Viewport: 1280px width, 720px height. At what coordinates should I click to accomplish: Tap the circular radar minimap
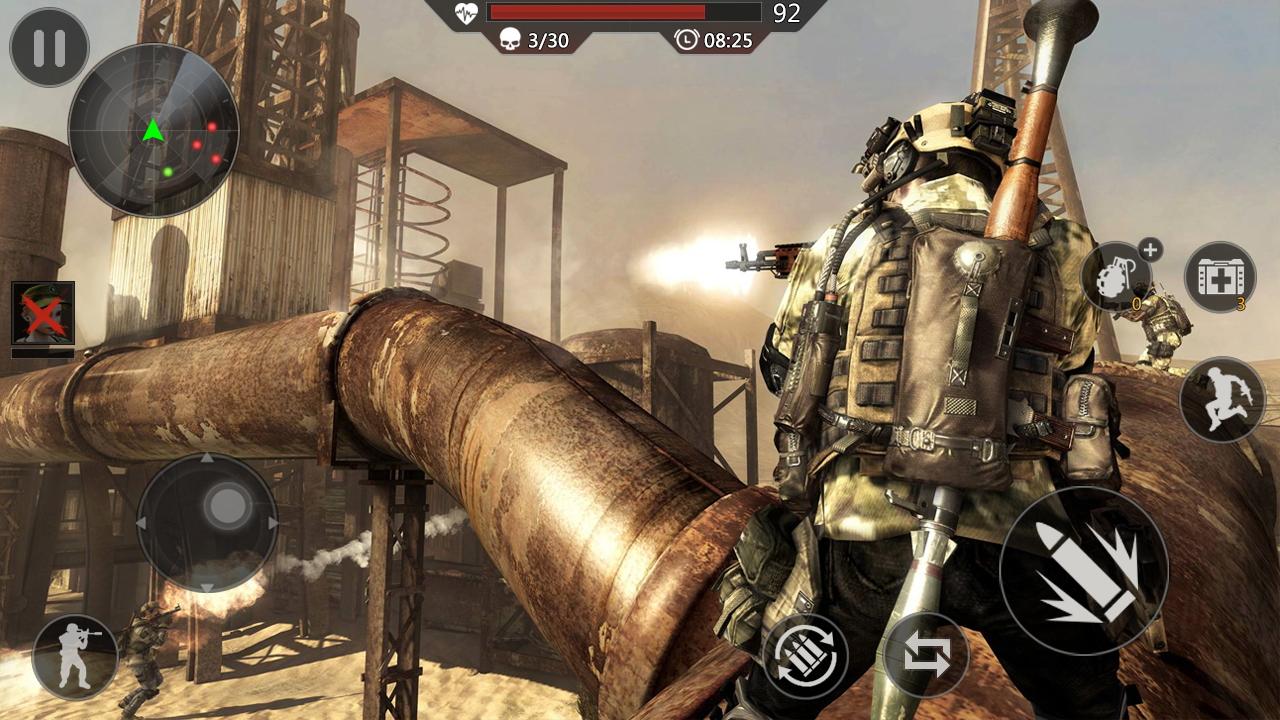153,130
